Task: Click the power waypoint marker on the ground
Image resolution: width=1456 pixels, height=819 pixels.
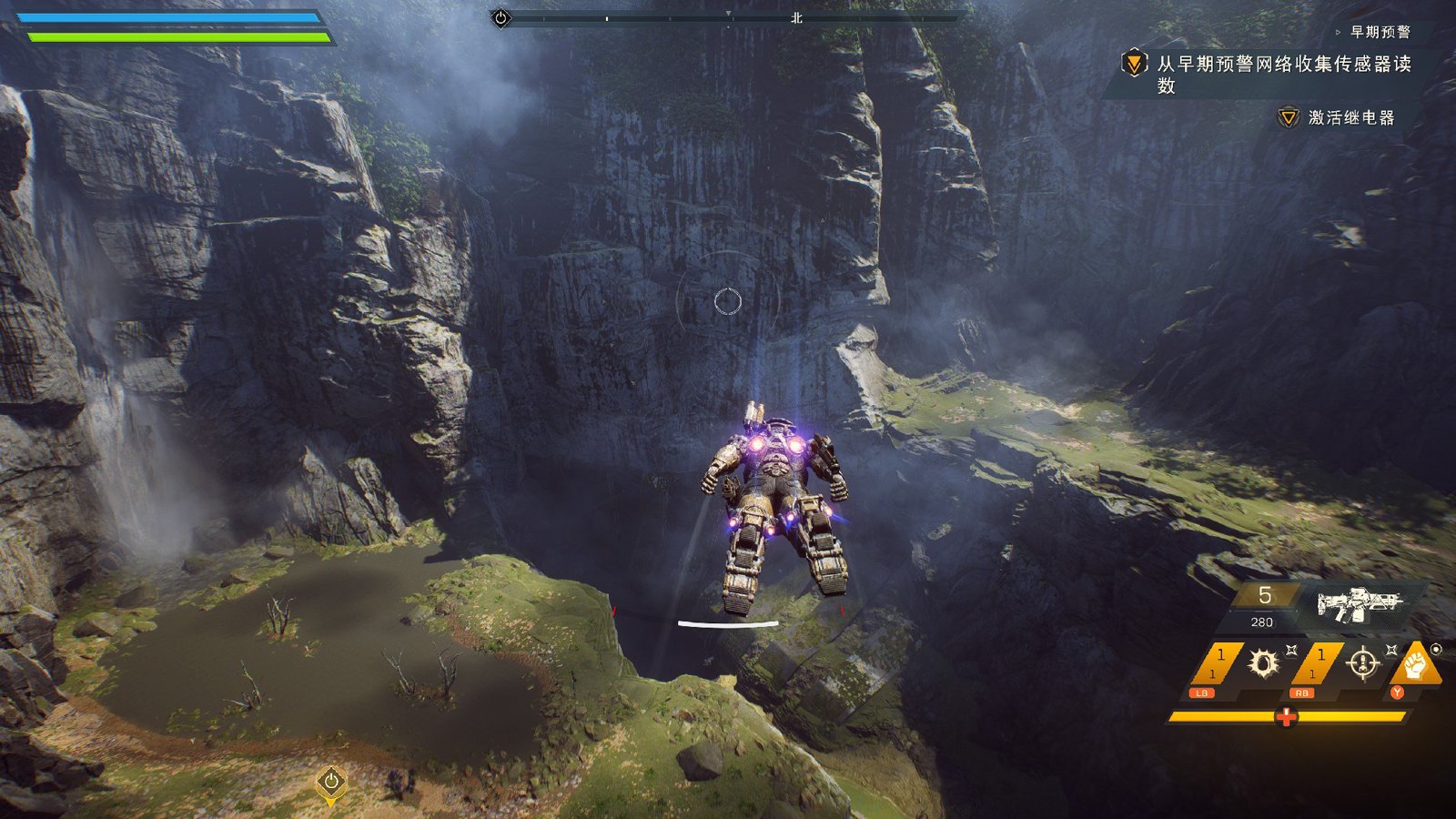Action: (331, 782)
